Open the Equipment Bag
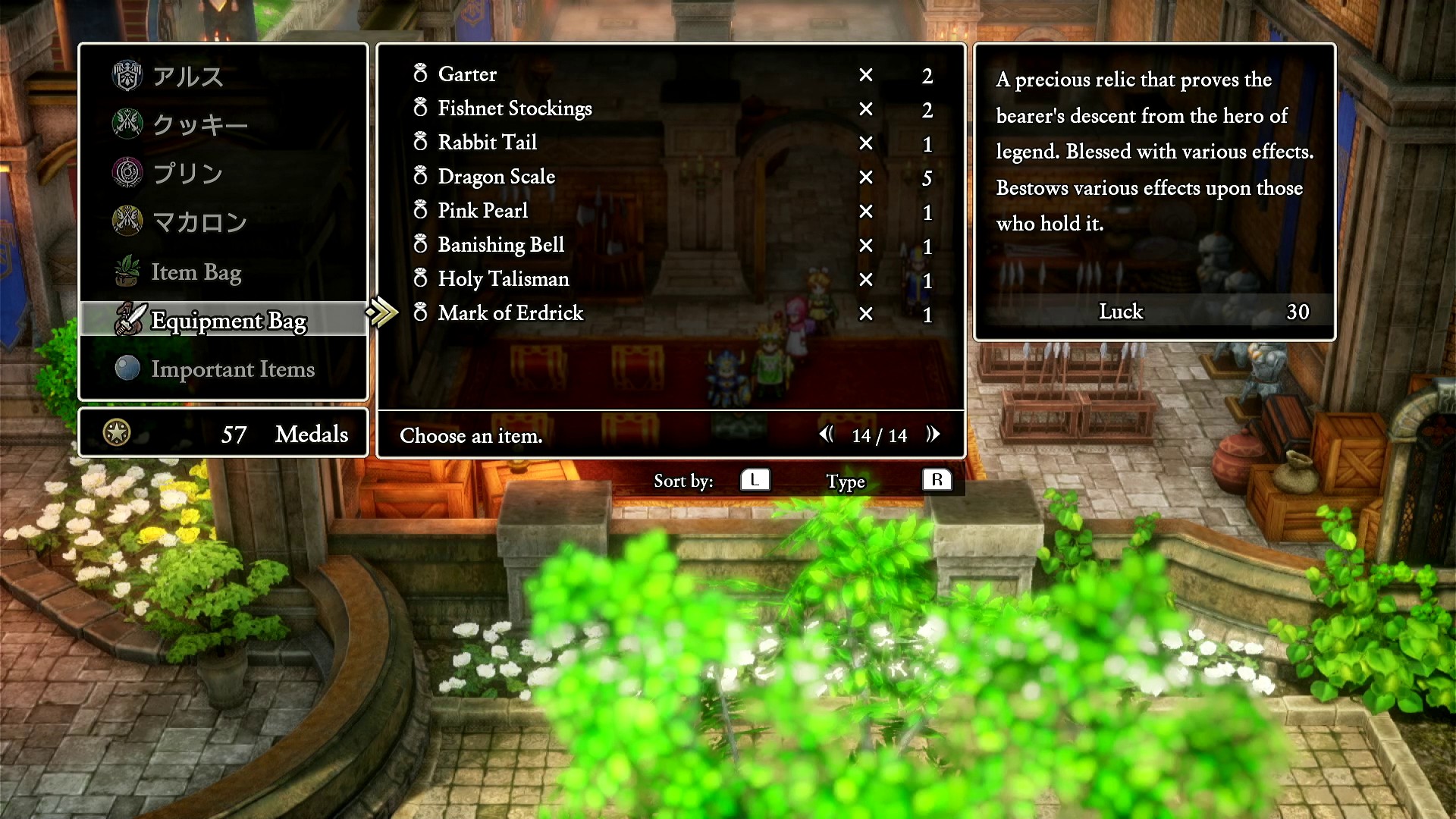The image size is (1456, 819). point(227,321)
